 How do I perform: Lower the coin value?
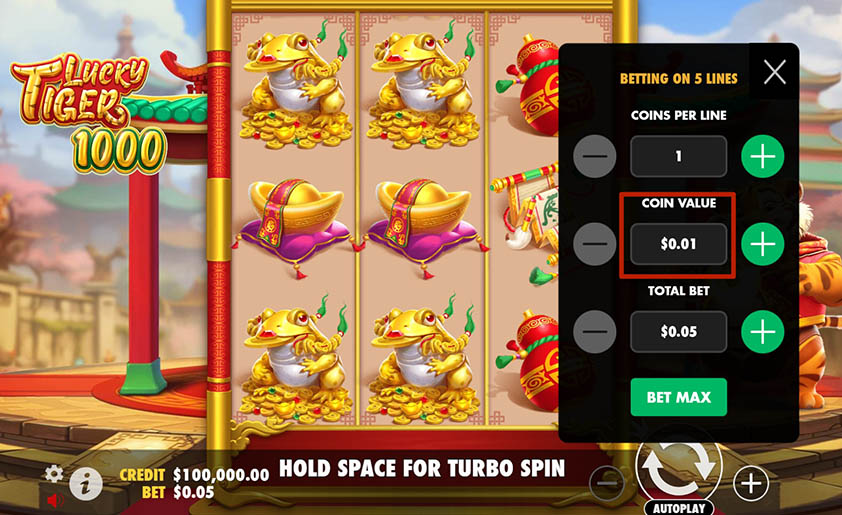coord(596,244)
